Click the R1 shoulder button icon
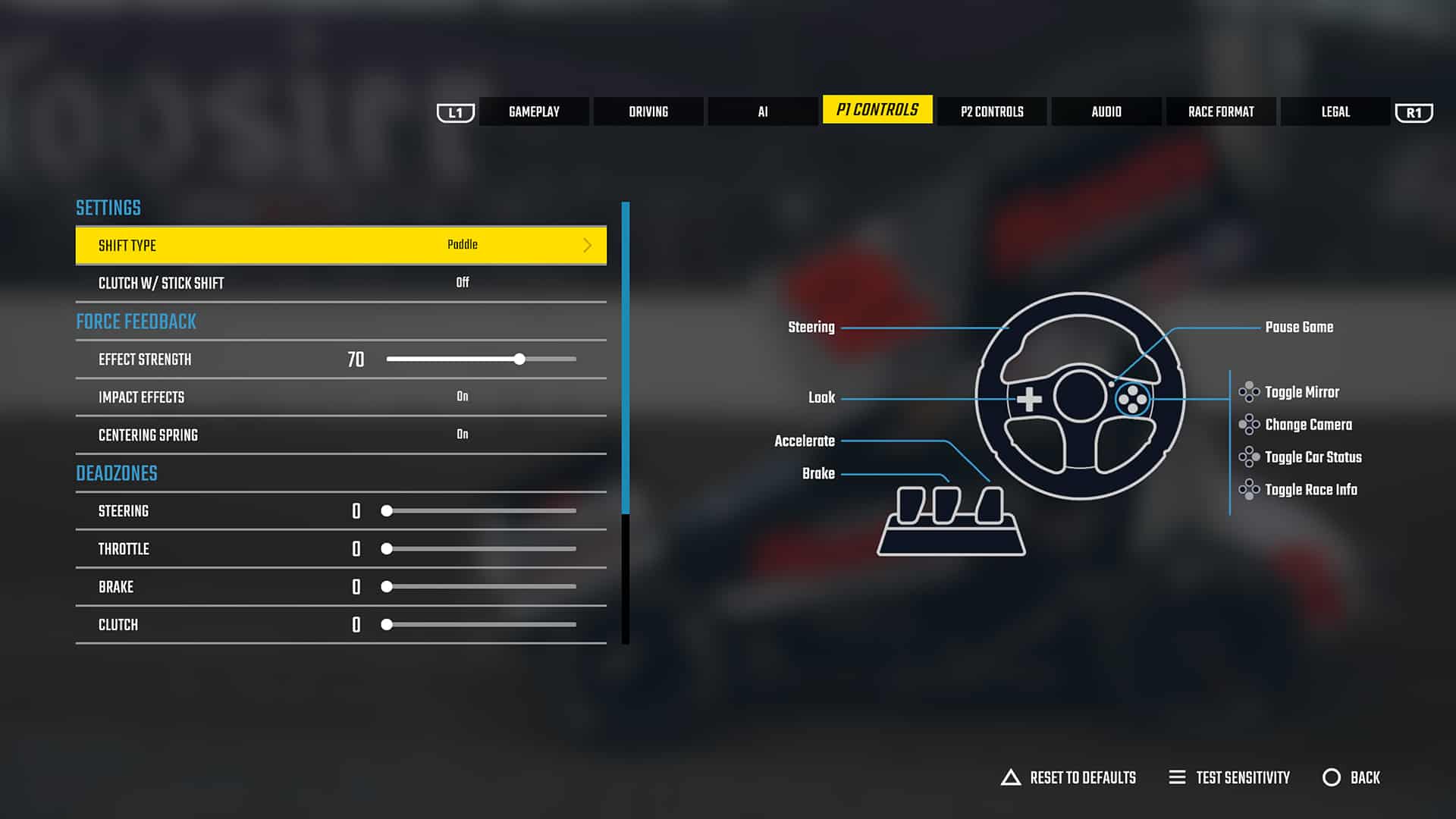Screen dimensions: 1456x819 1414,111
